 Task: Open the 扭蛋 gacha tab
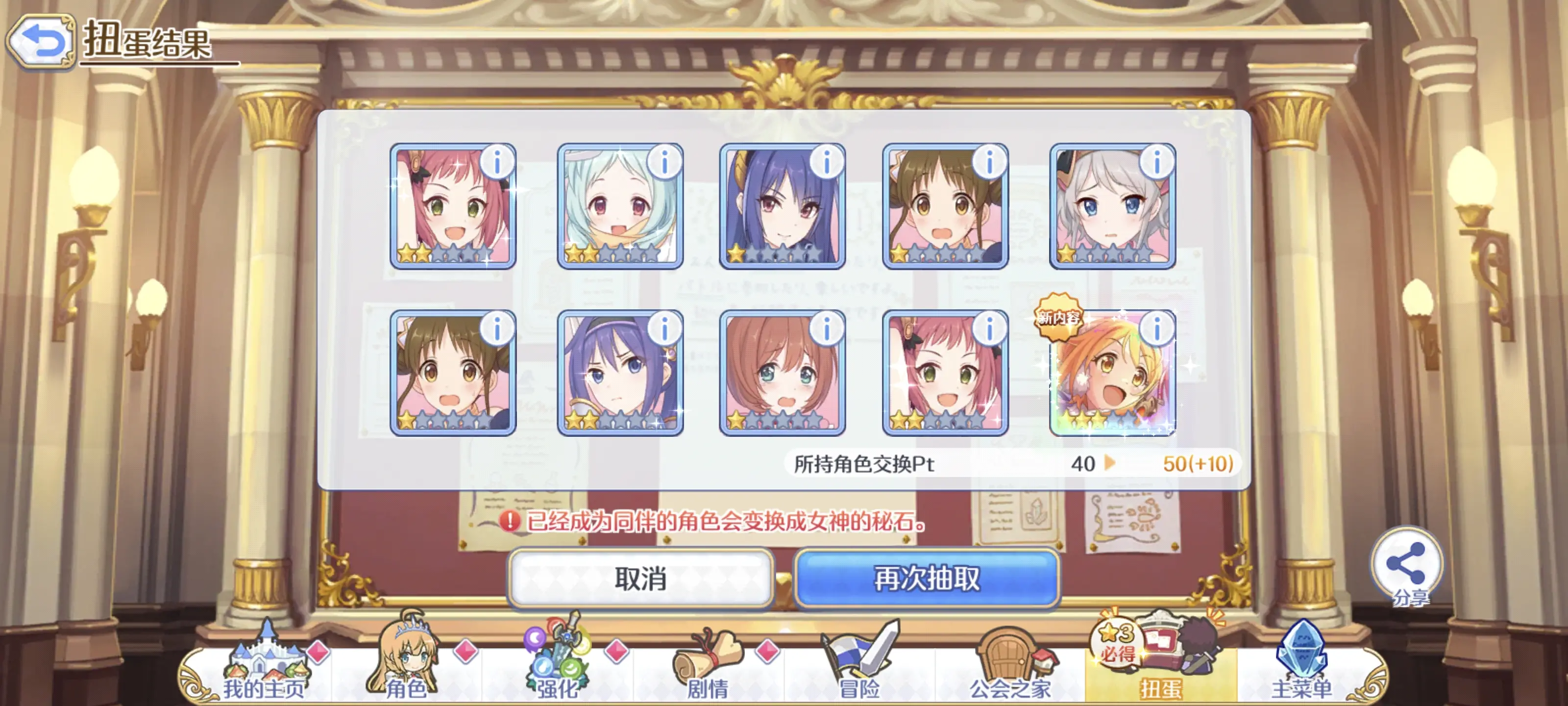[x=1160, y=668]
